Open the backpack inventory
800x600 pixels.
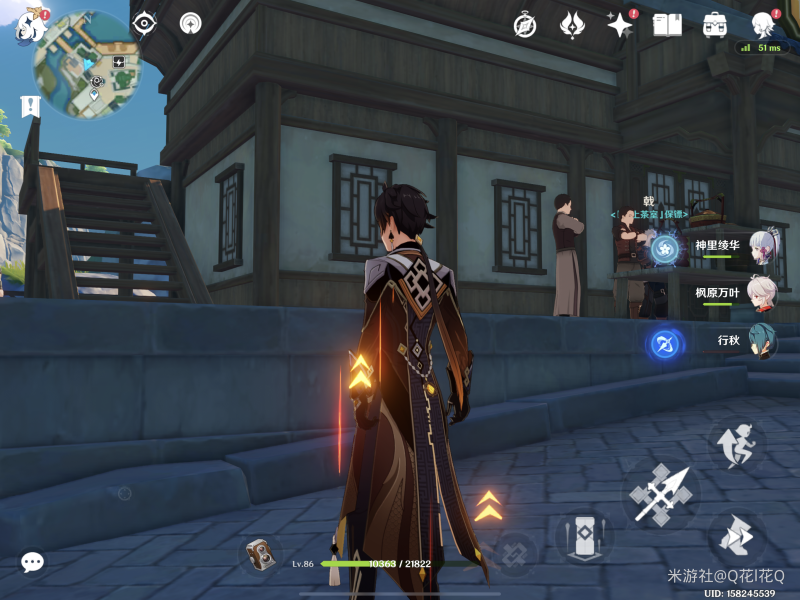714,25
